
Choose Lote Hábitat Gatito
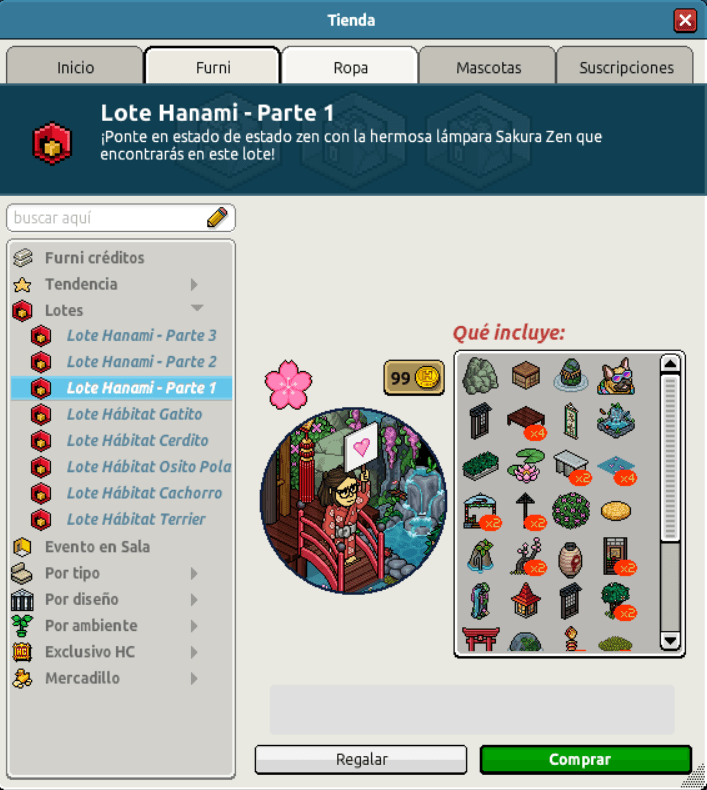[x=134, y=414]
